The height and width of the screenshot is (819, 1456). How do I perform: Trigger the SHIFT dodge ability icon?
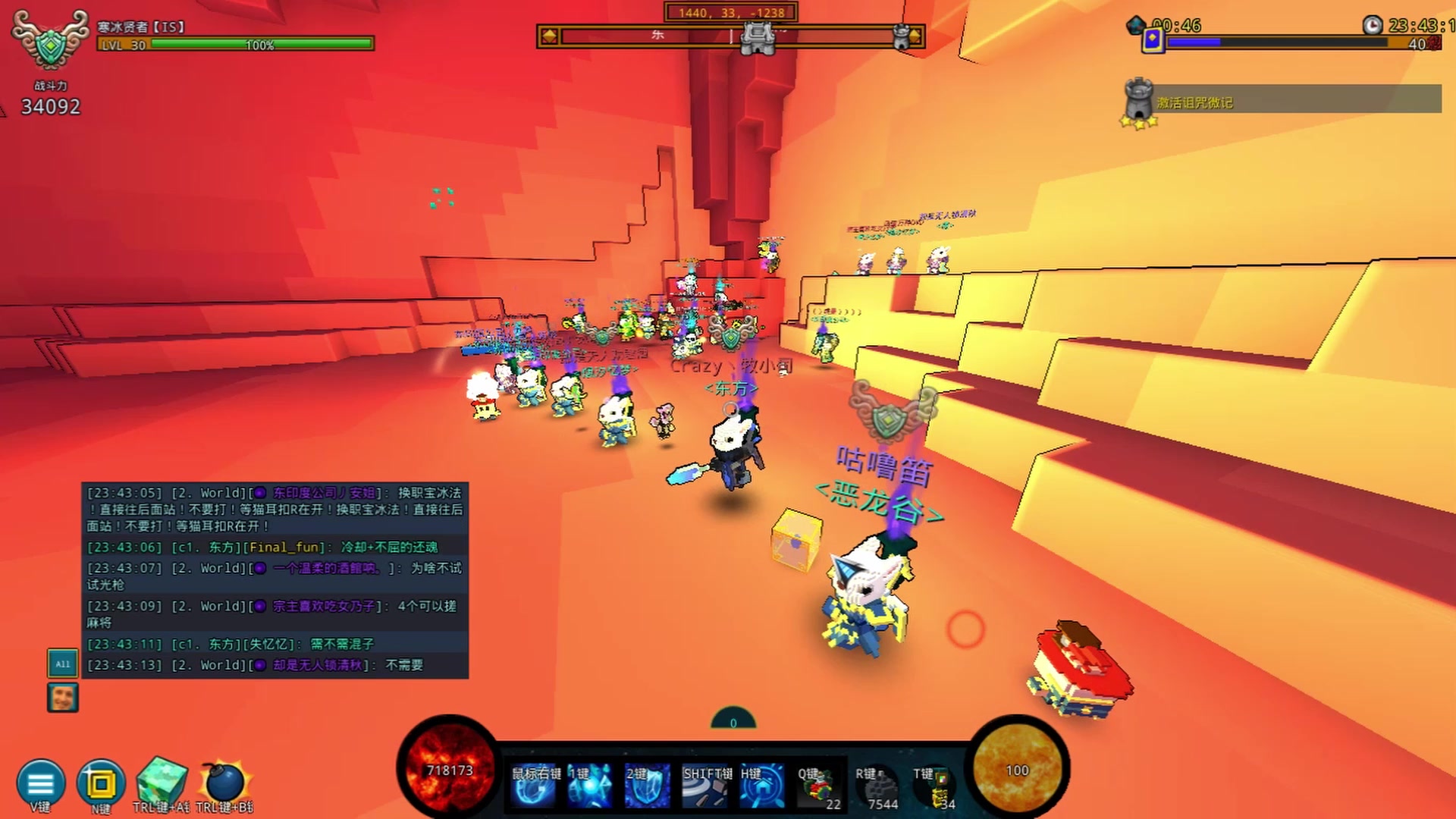[x=706, y=786]
